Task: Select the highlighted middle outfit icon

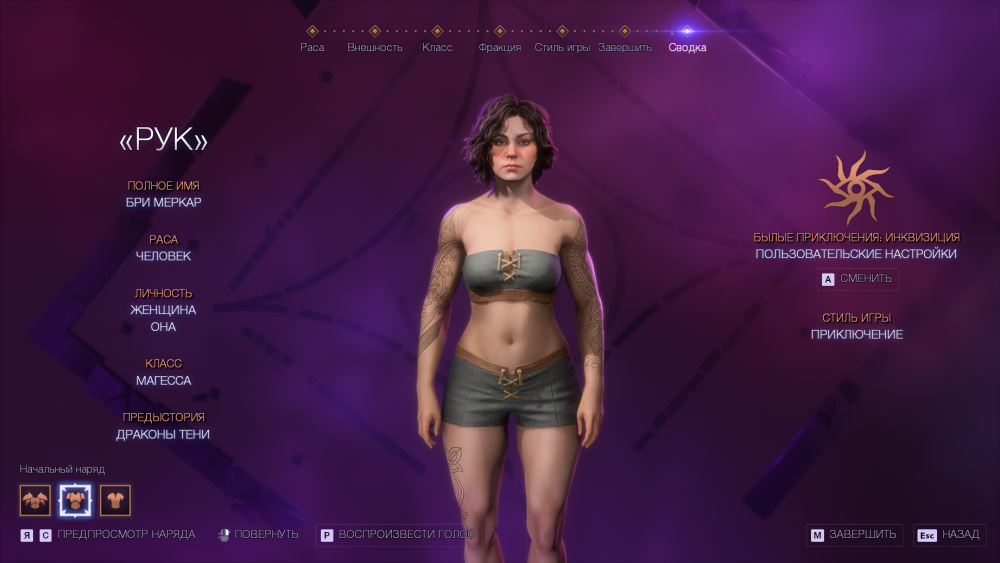Action: [75, 500]
